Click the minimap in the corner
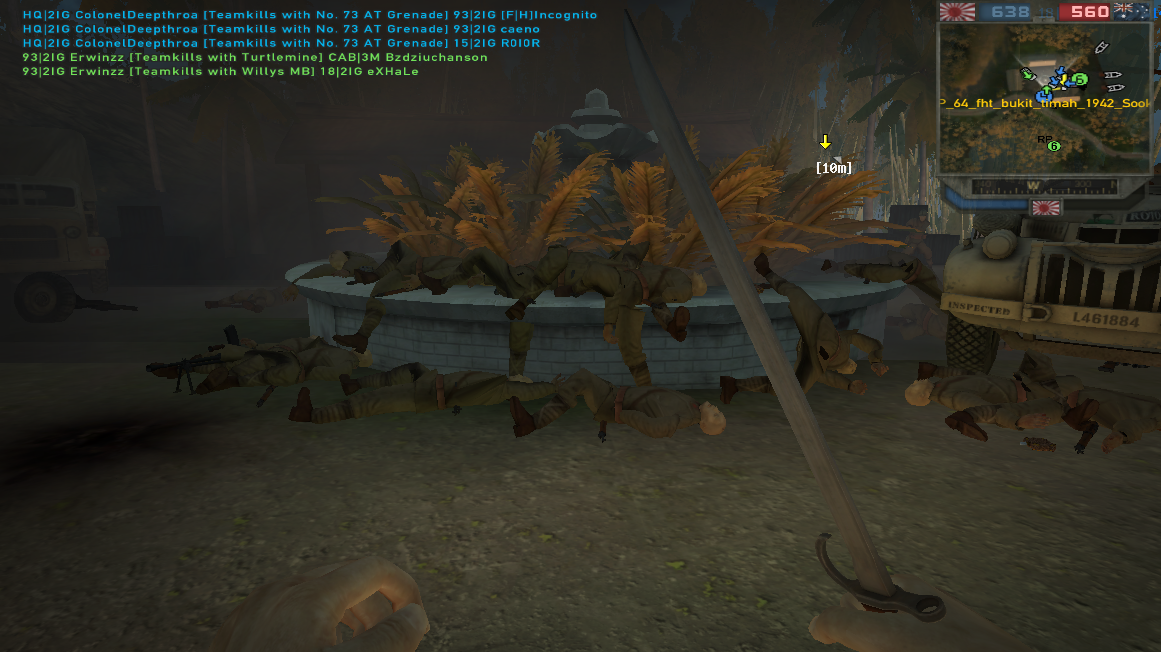Screen dimensions: 1161x652 point(1044,98)
